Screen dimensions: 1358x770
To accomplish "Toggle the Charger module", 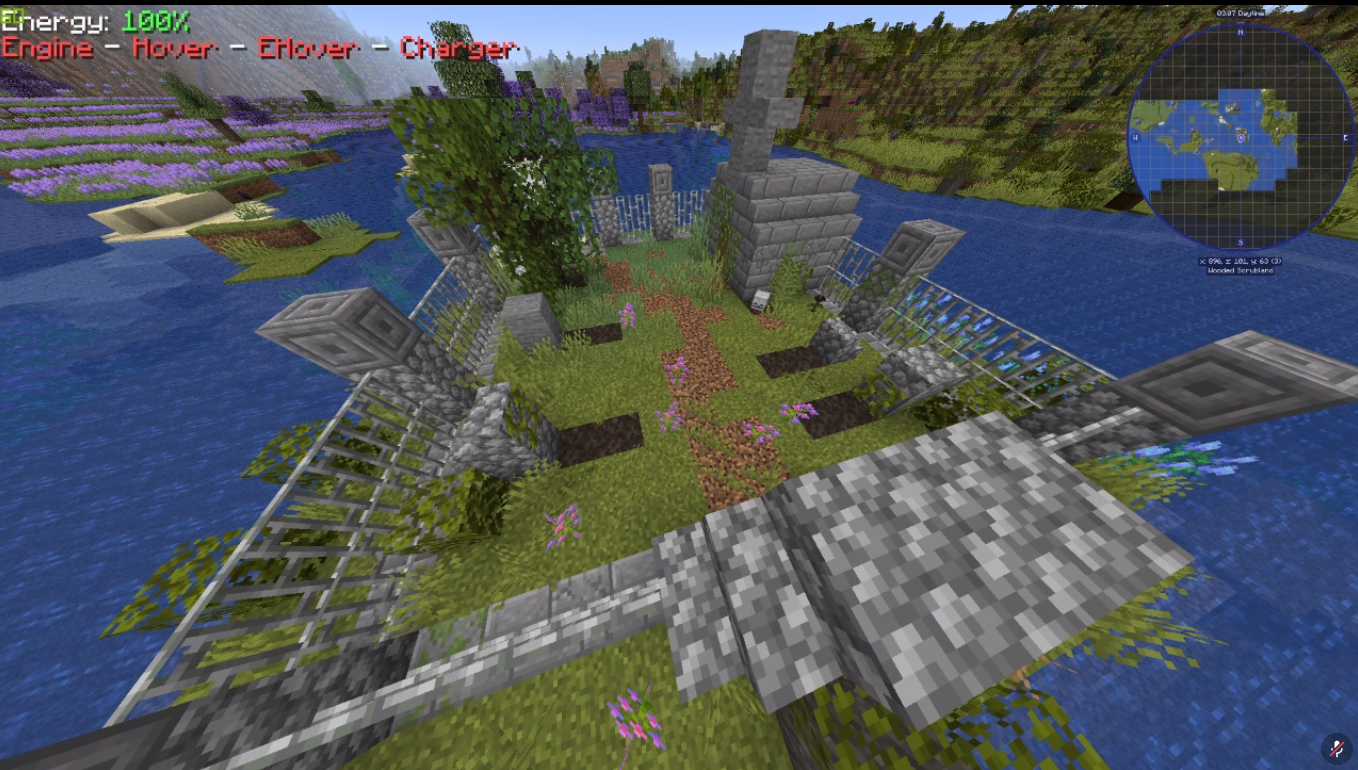I will coord(460,48).
